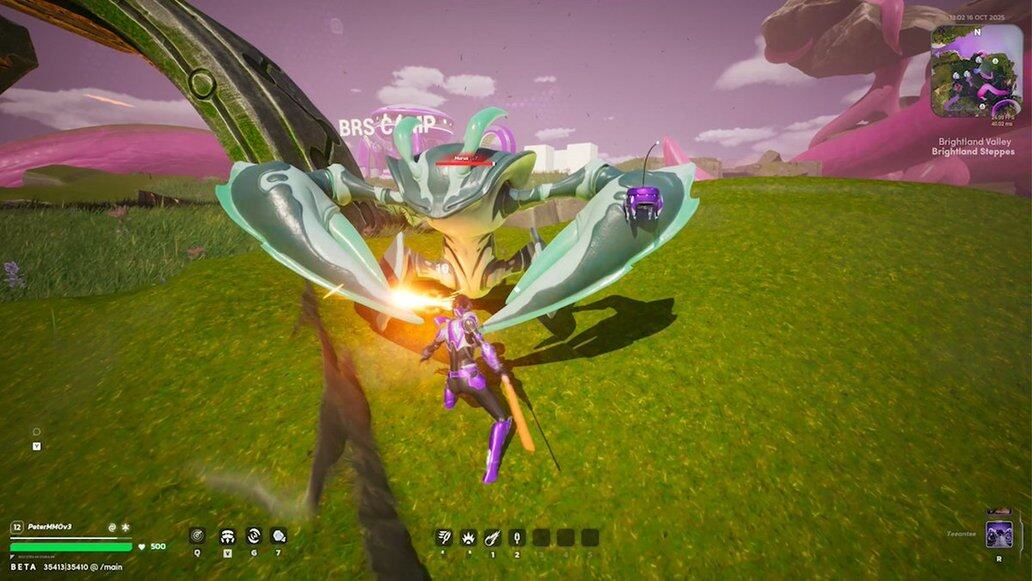Activate the burst-explosion skill icon
The image size is (1032, 581).
pos(468,537)
